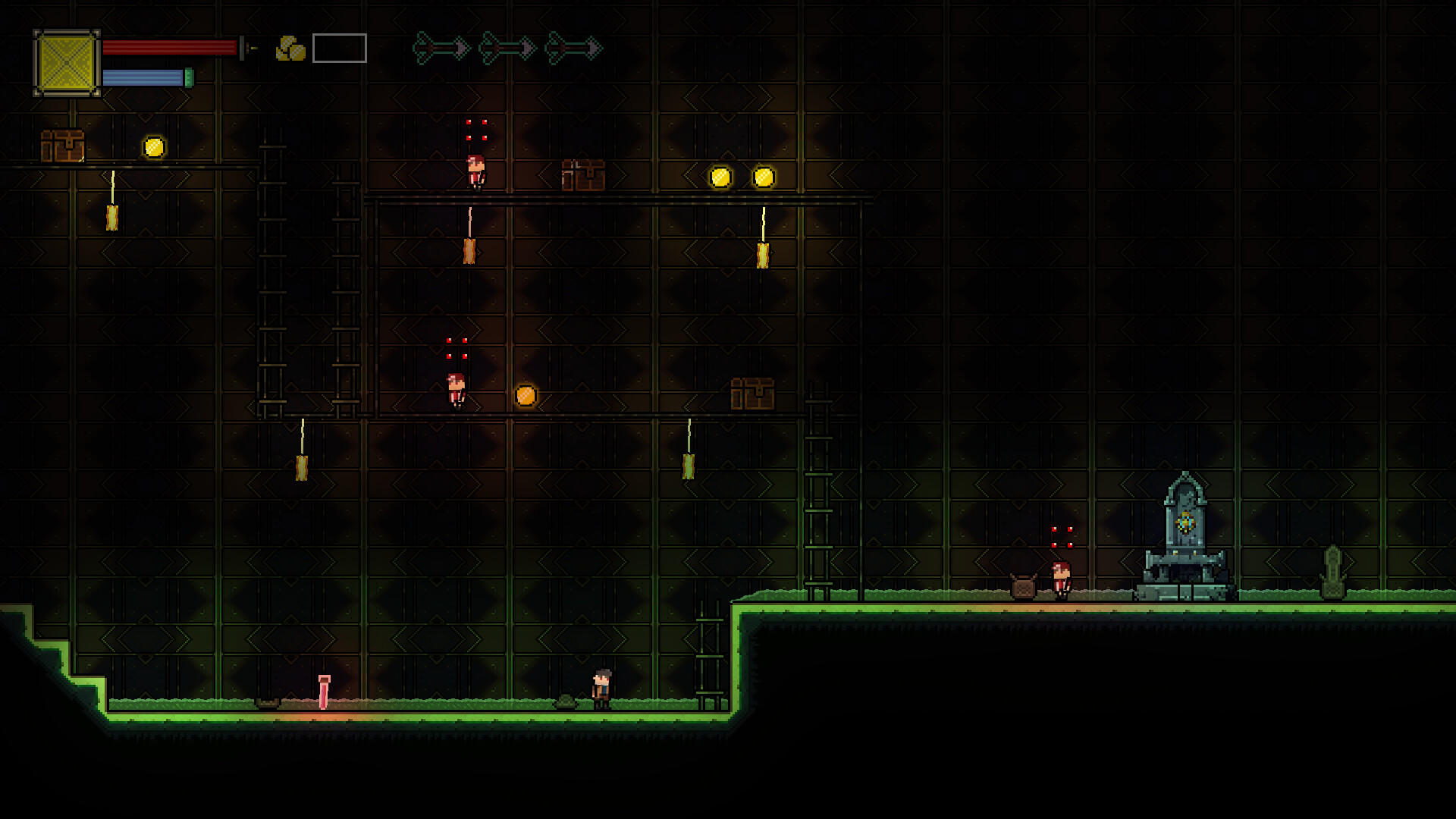This screenshot has width=1456, height=819.
Task: Select the yellow square item slot
Action: point(67,64)
